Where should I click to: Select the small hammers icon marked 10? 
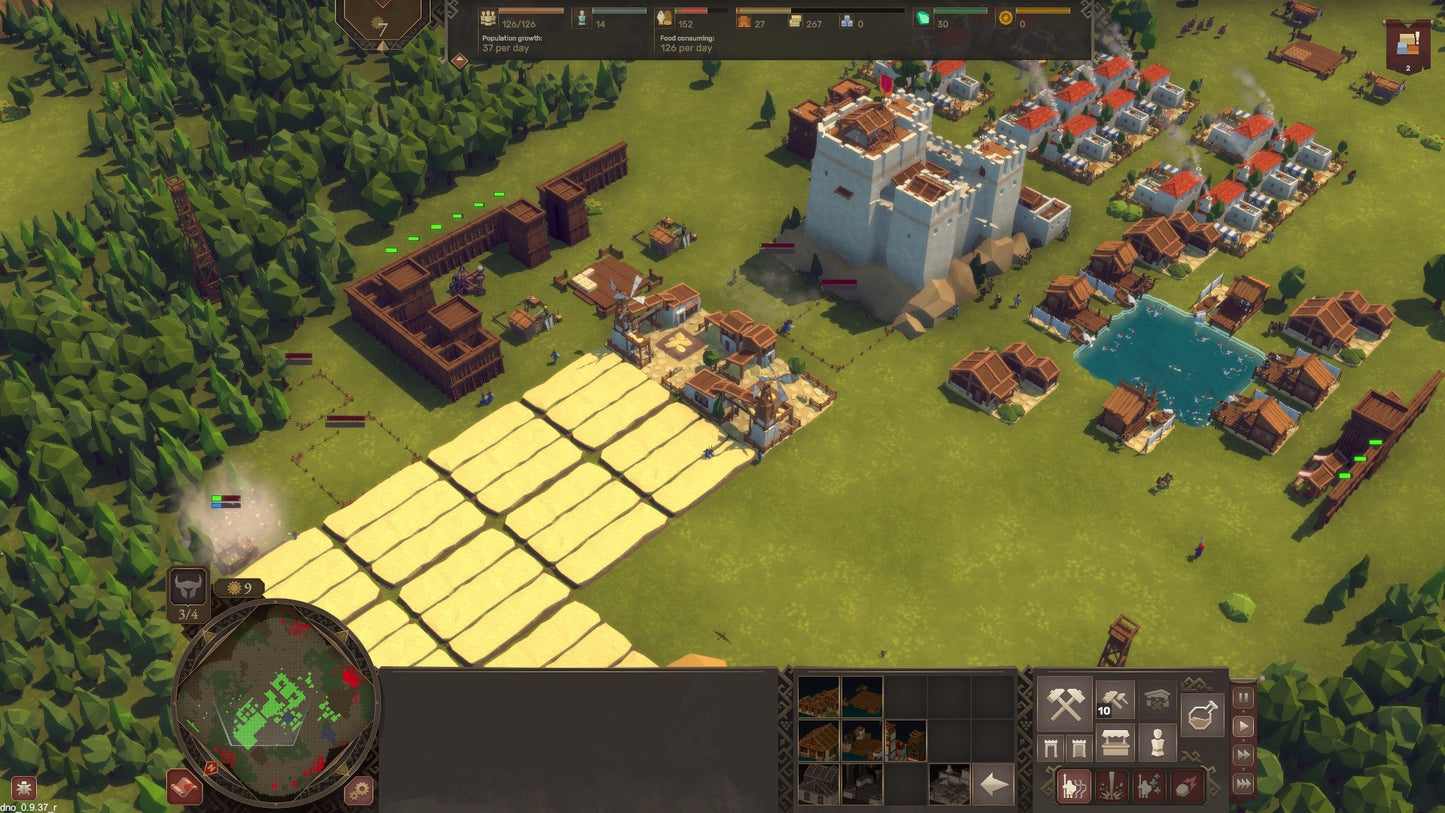tap(1114, 701)
